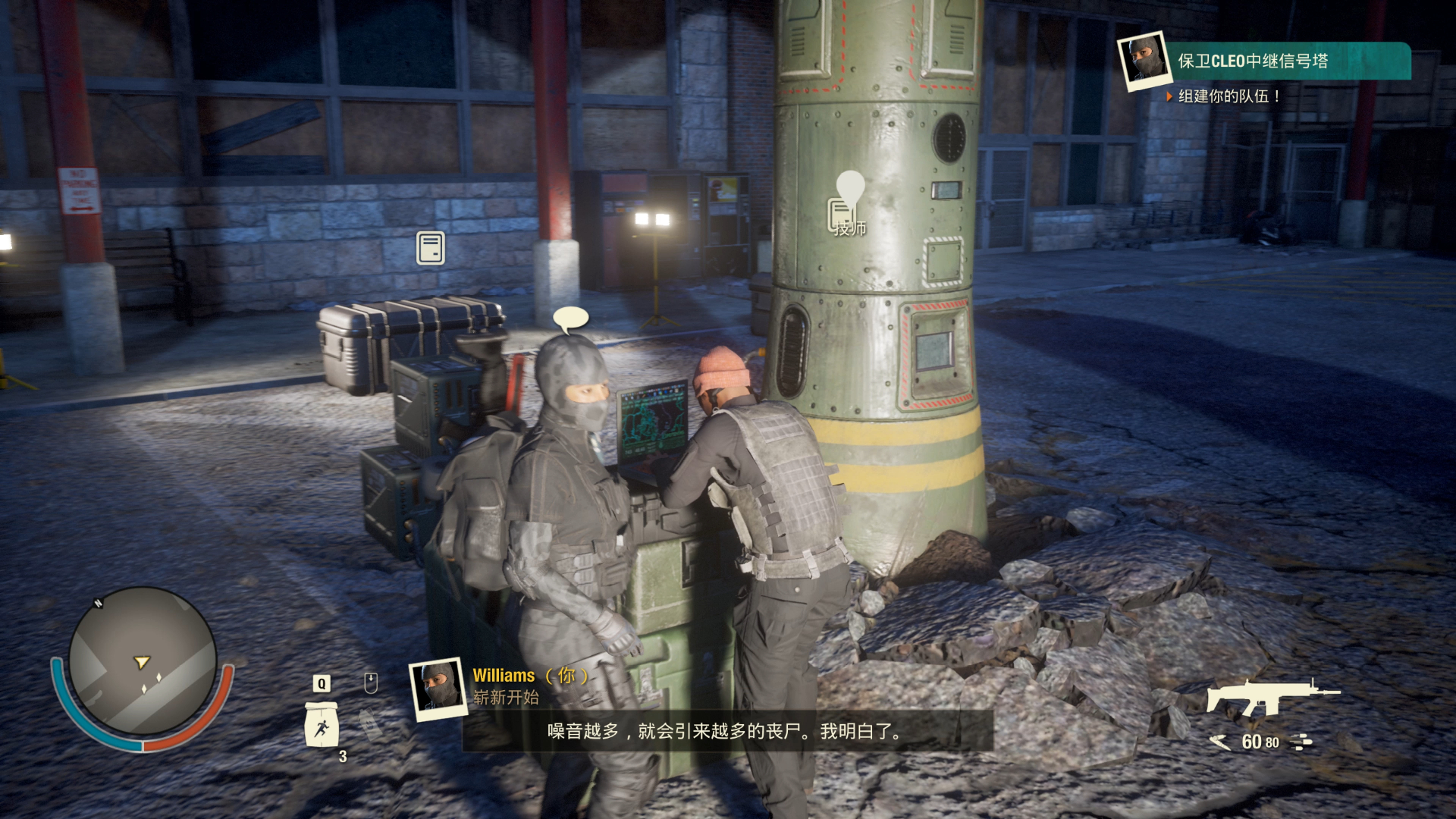The height and width of the screenshot is (819, 1456).
Task: Toggle the white waypoint marker above the tower
Action: (850, 182)
